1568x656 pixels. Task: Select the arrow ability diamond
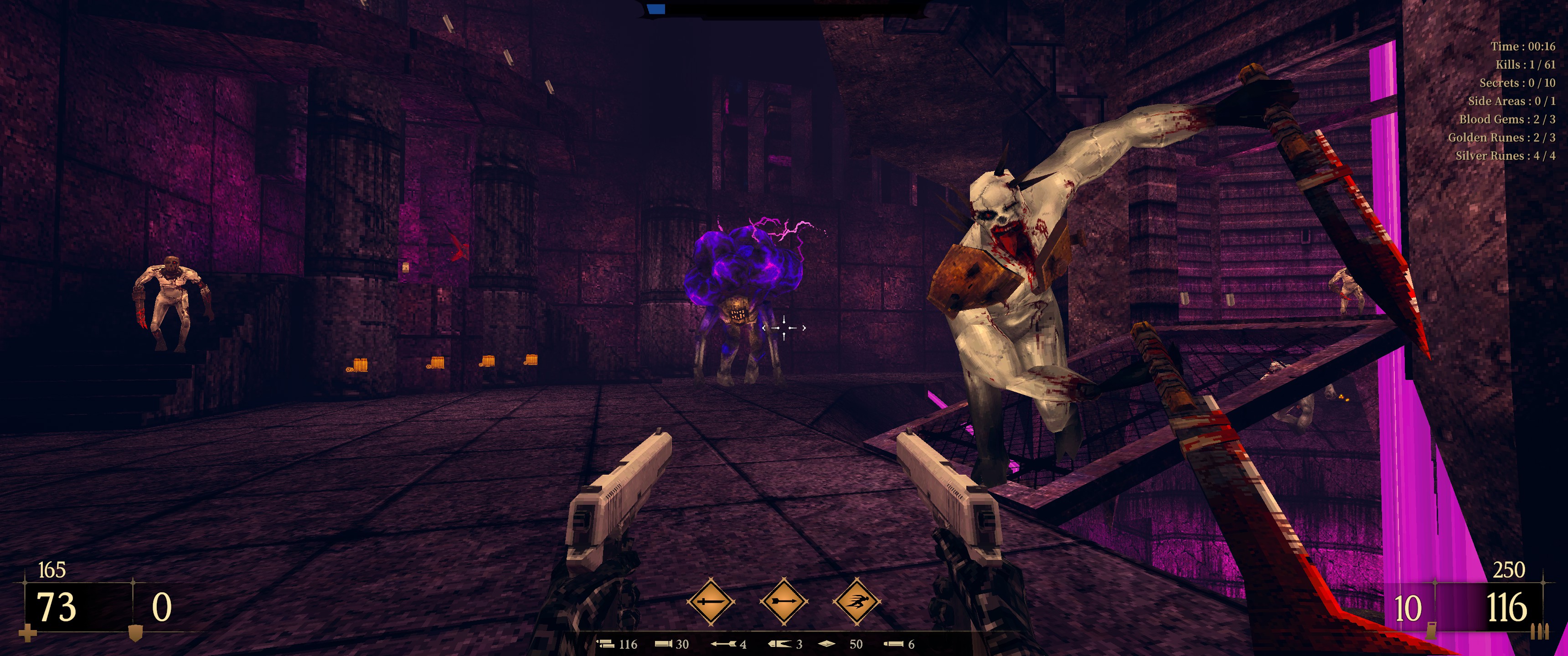784,602
